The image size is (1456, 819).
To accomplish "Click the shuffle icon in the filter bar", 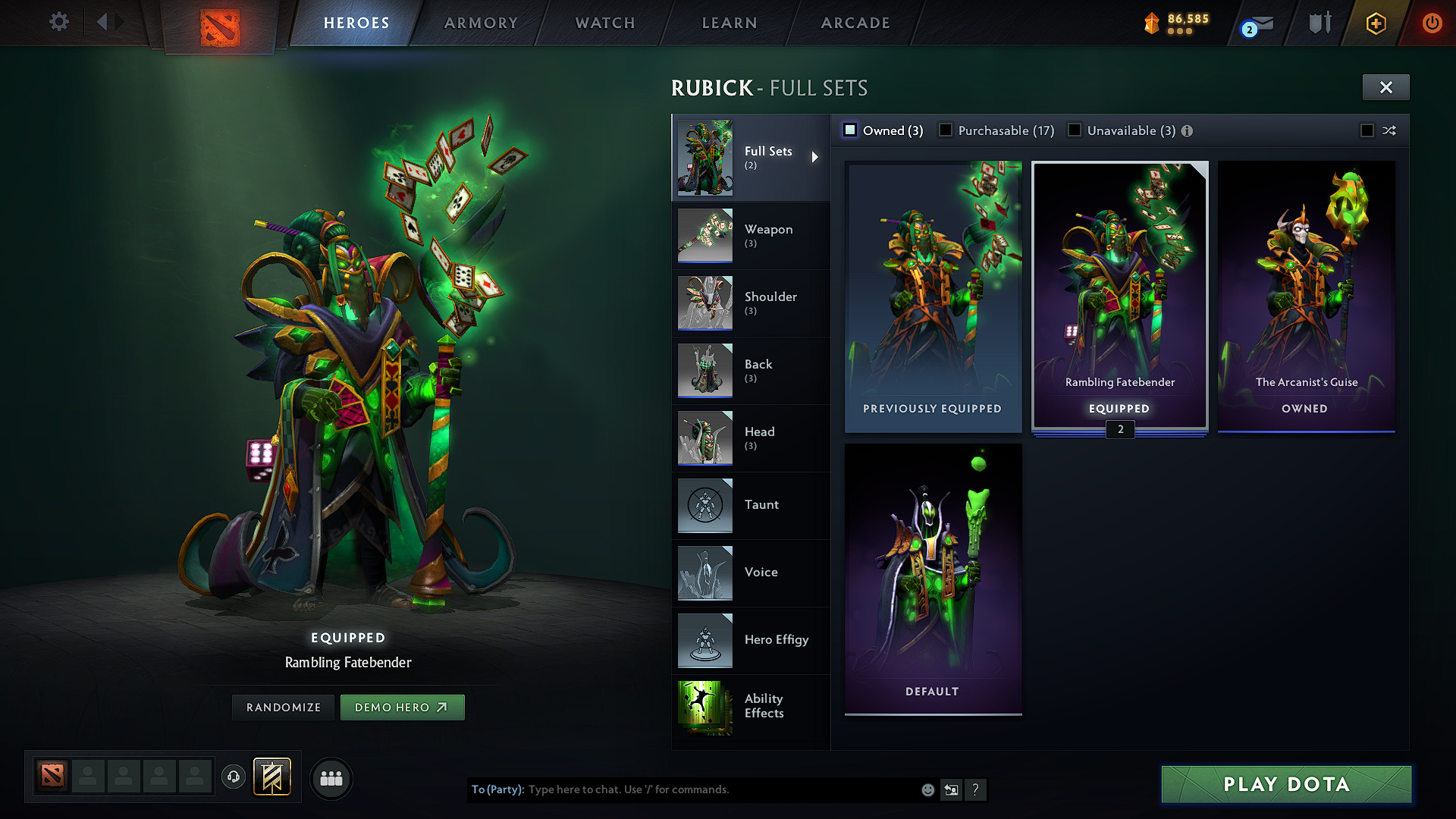I will coord(1390,130).
